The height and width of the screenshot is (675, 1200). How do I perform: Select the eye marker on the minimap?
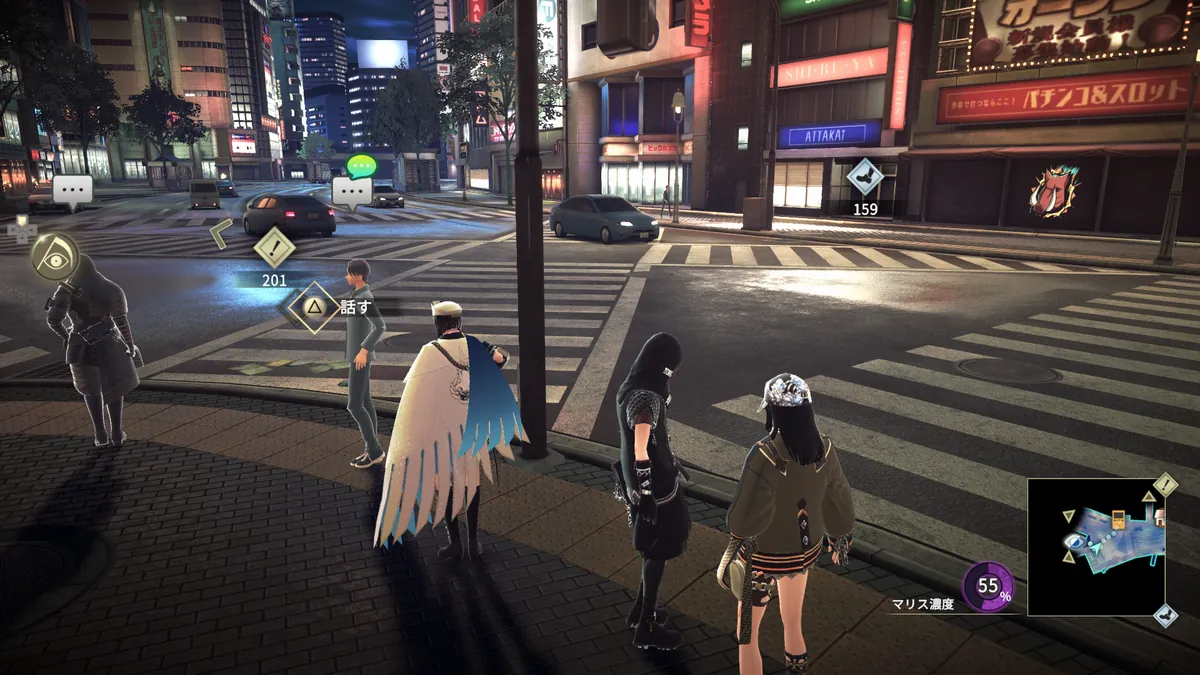1072,541
